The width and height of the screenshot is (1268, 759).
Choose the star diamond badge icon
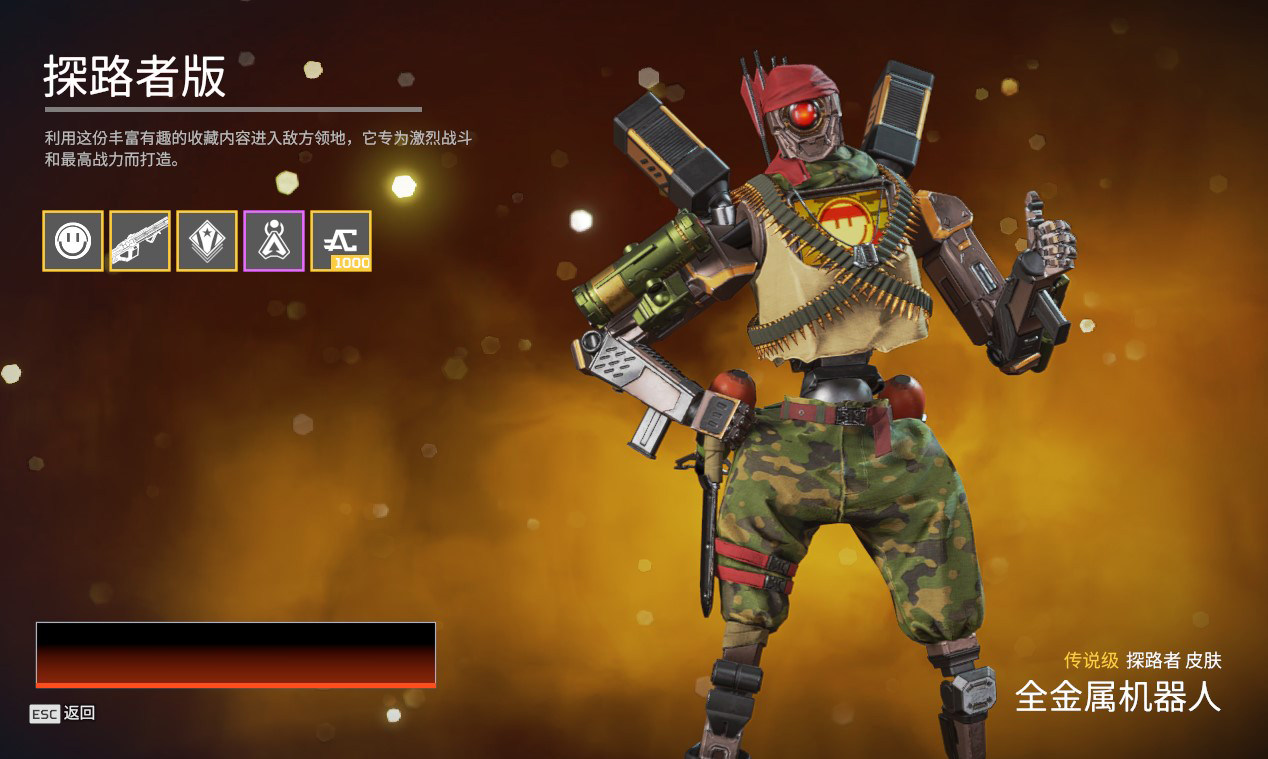[207, 241]
